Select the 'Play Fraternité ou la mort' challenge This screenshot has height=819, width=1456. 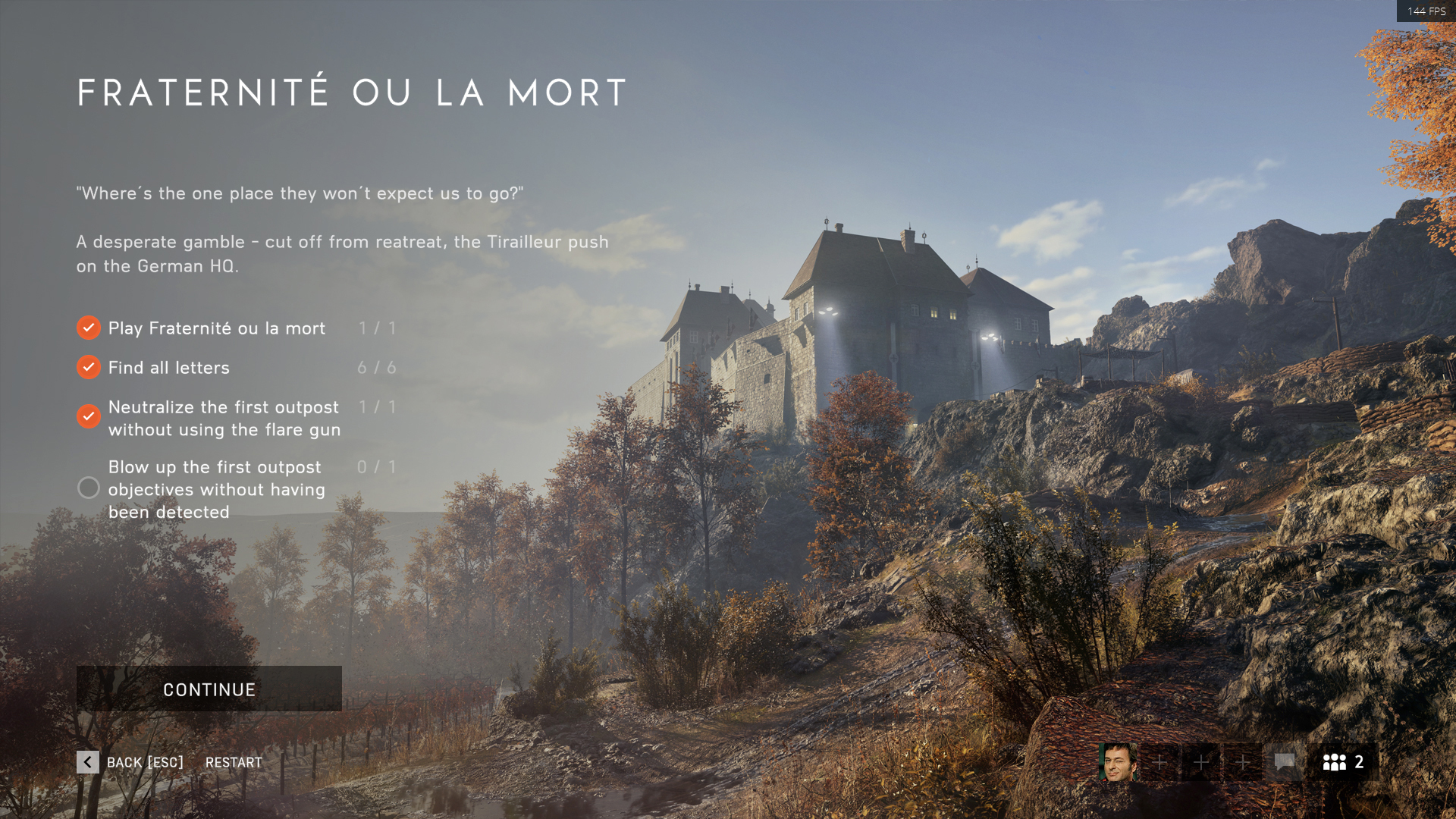point(216,328)
